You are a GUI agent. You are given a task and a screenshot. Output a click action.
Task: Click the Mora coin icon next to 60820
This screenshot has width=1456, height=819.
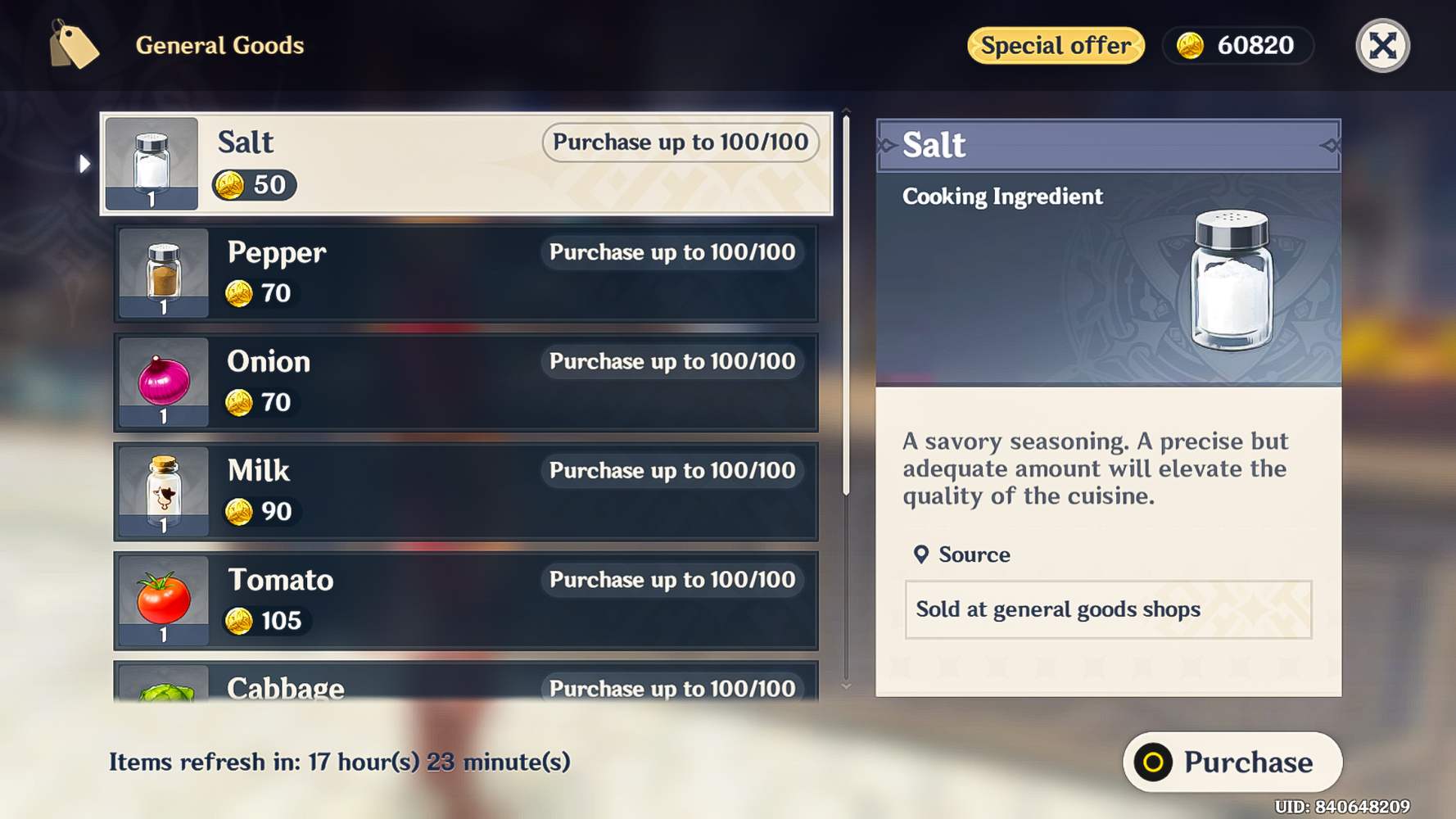point(1192,46)
